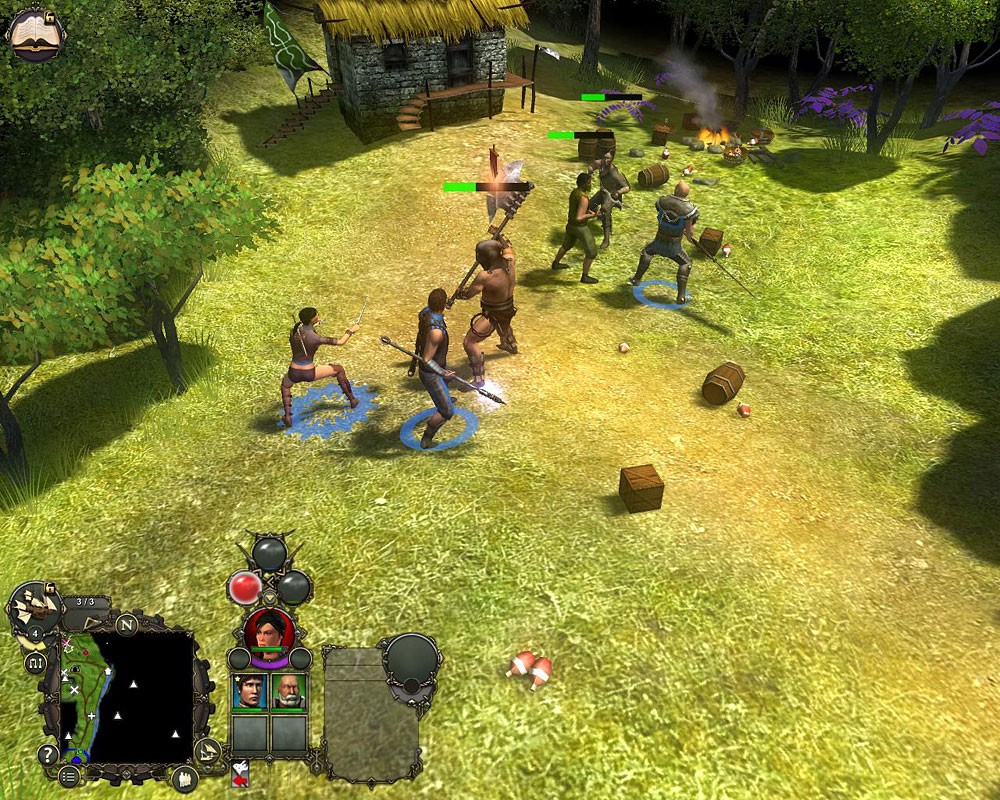This screenshot has width=1000, height=800.
Task: Reset minimap with the N compass button
Action: click(127, 625)
